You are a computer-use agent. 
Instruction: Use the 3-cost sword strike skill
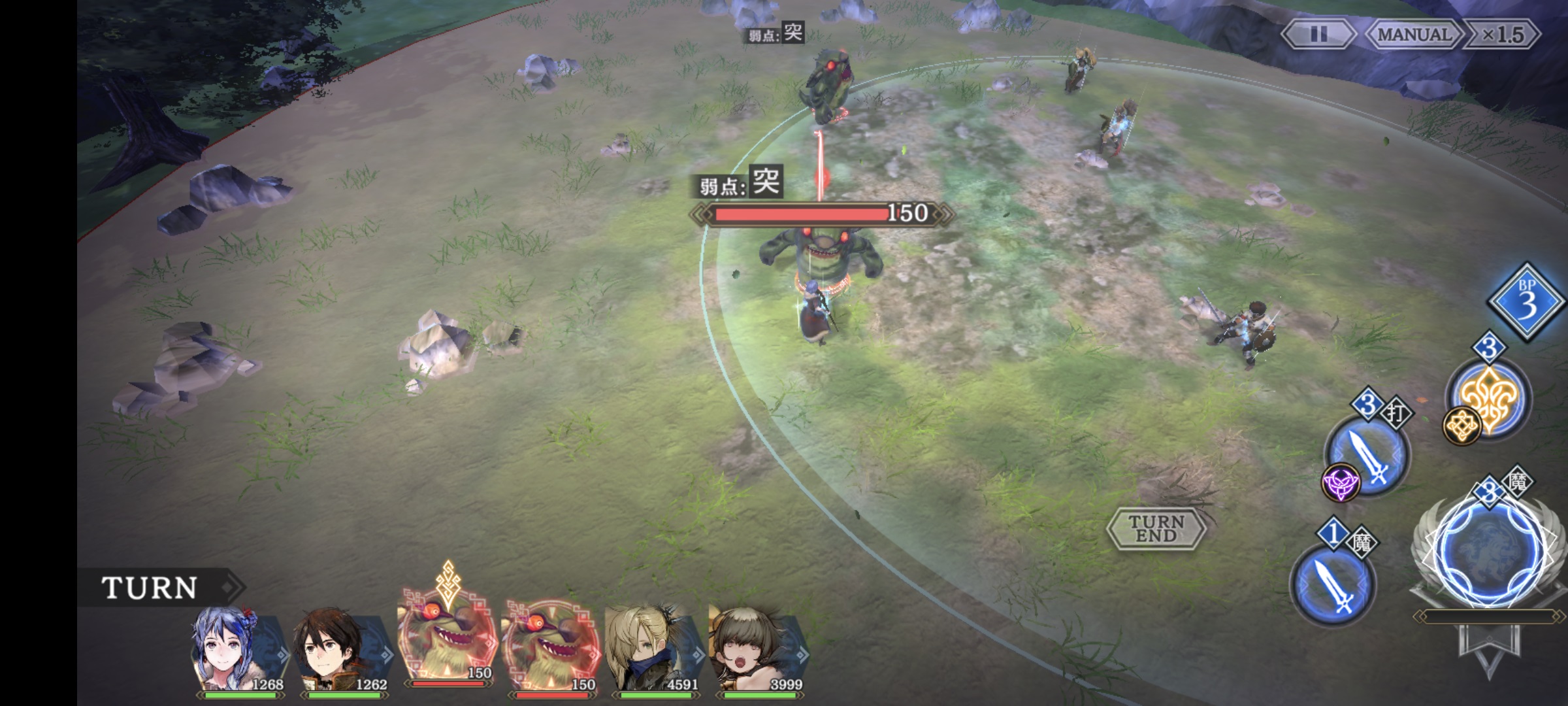tap(1368, 455)
